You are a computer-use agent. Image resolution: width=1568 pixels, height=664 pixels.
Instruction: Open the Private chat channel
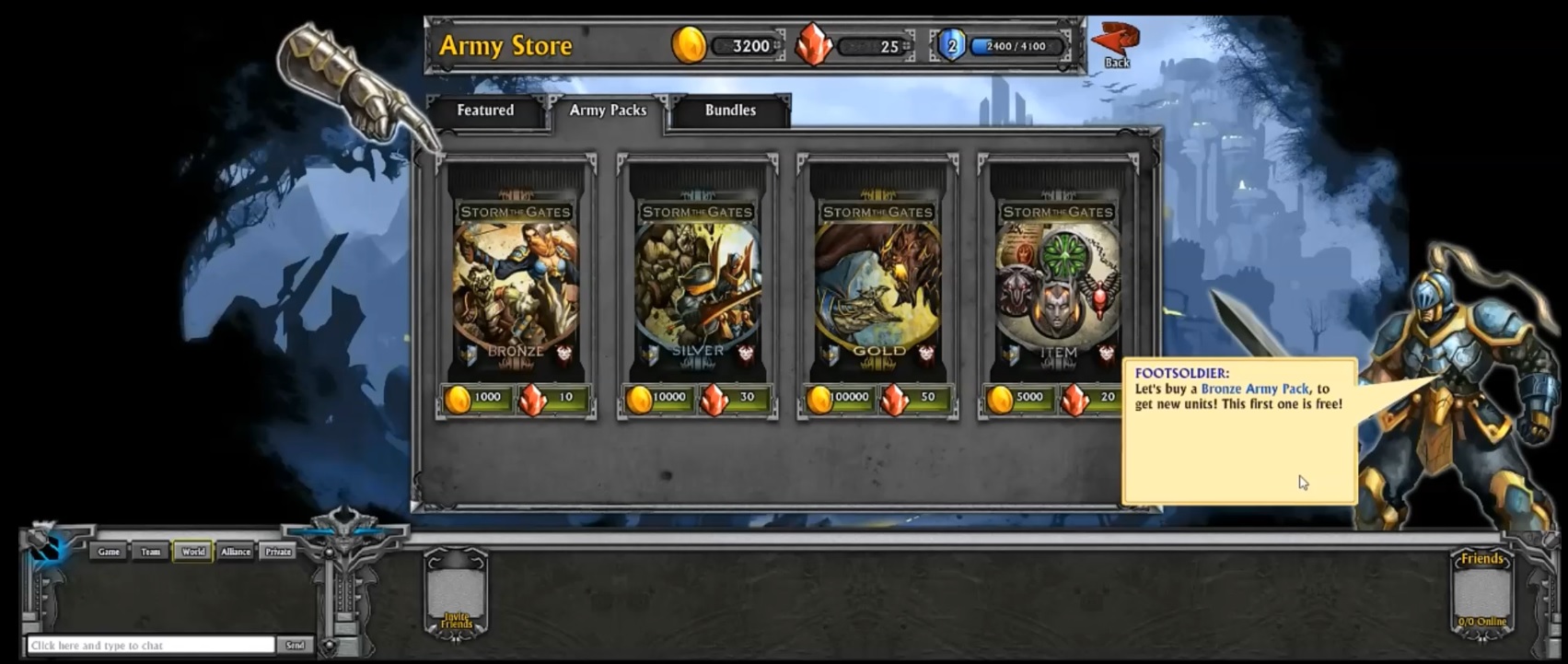point(278,552)
